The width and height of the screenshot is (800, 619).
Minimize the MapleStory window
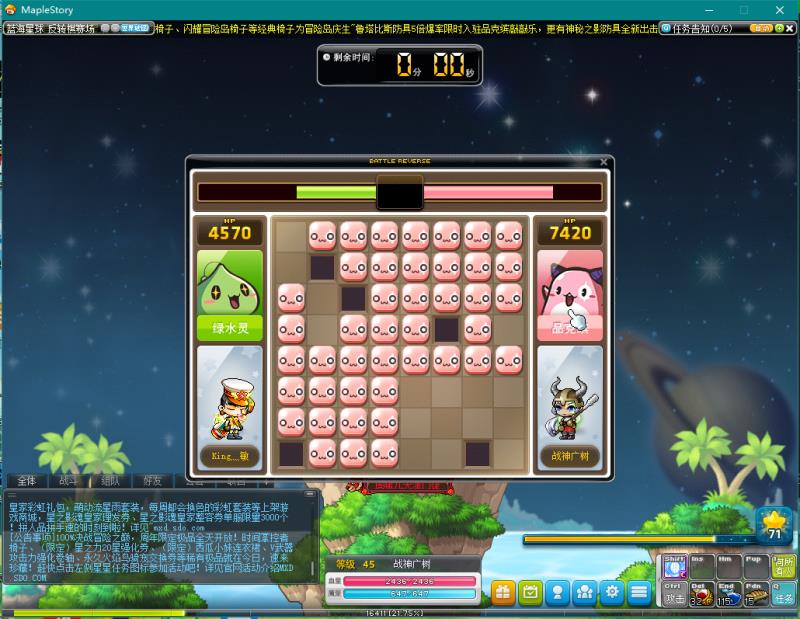pos(708,10)
